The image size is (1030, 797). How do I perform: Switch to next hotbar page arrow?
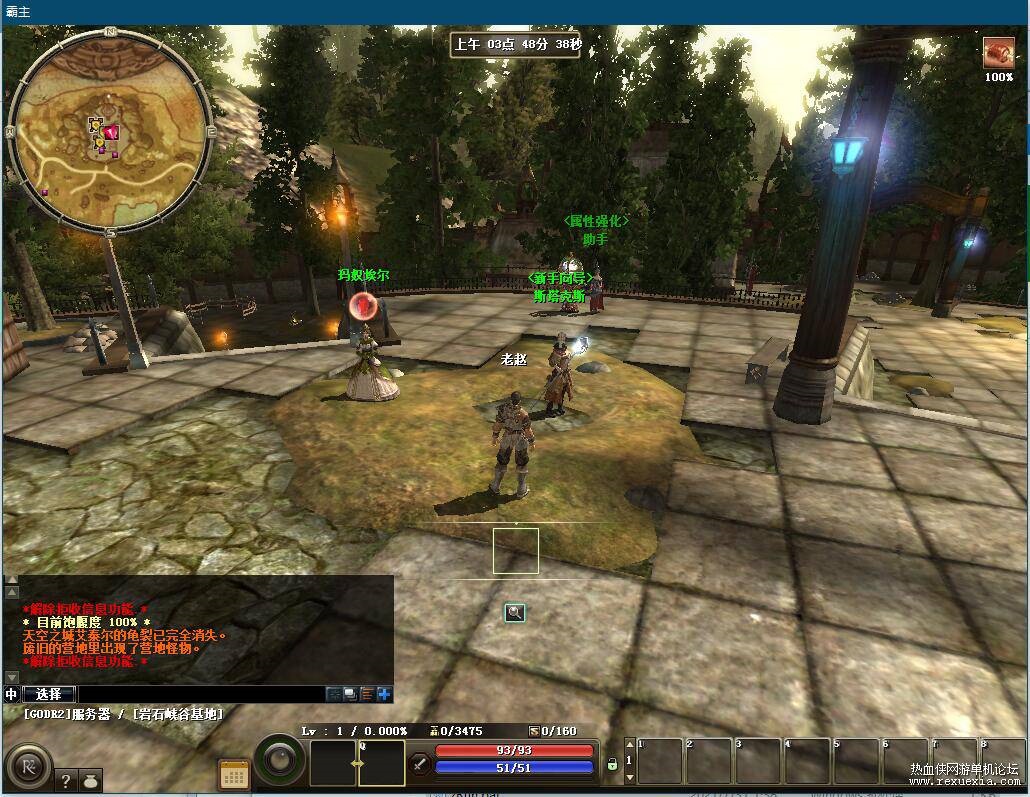click(x=628, y=776)
